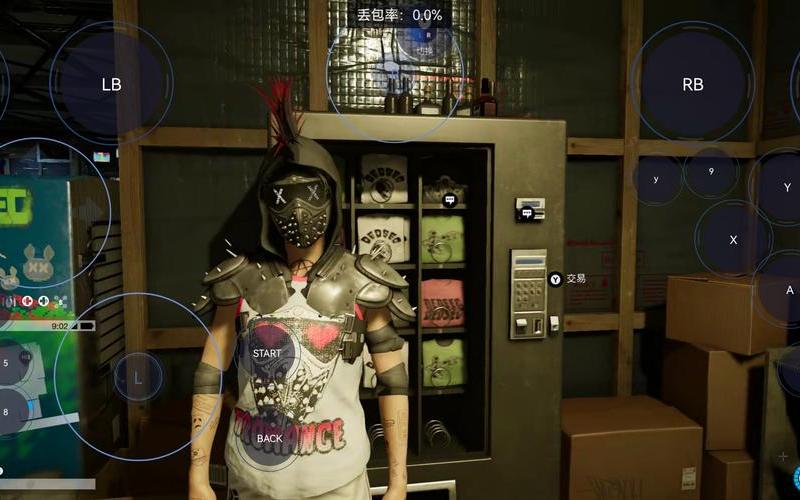The image size is (800, 500).
Task: Tap the START overlay button
Action: coord(267,353)
